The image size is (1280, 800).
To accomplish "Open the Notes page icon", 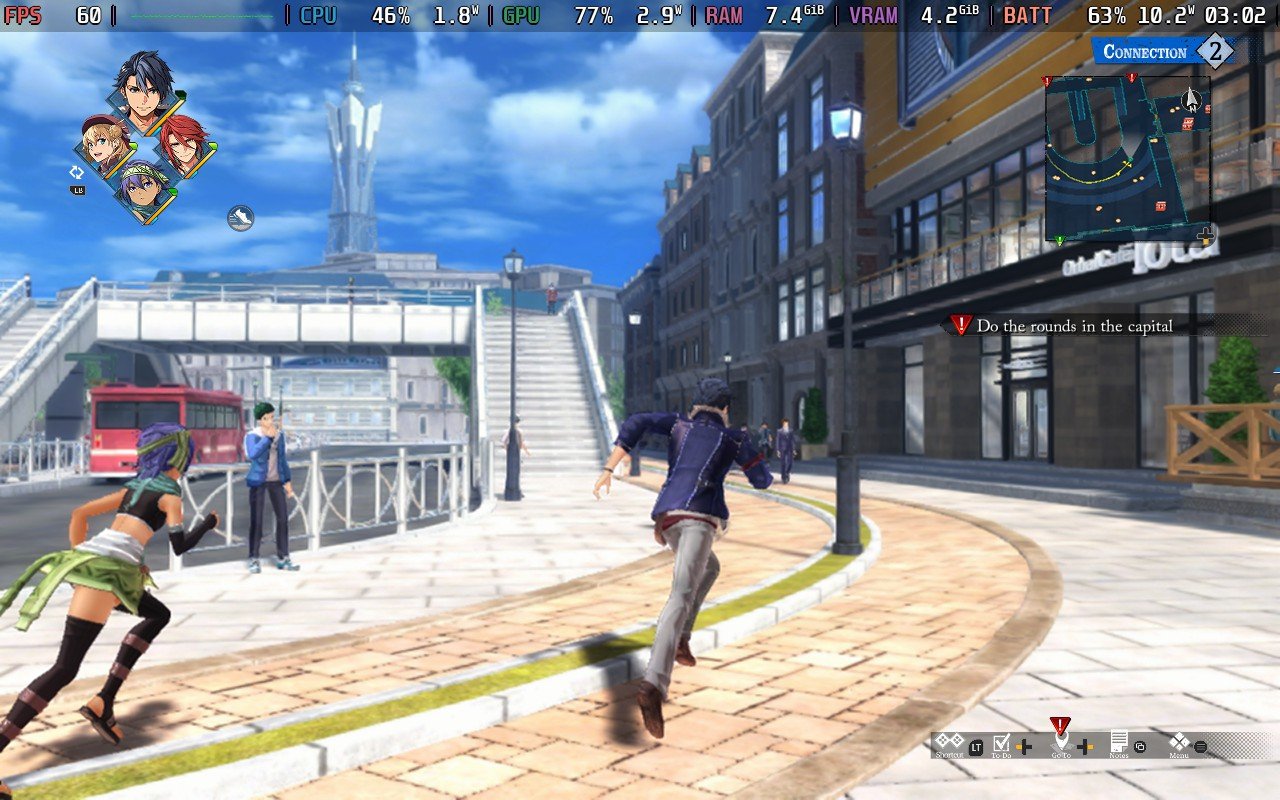I will 1118,743.
